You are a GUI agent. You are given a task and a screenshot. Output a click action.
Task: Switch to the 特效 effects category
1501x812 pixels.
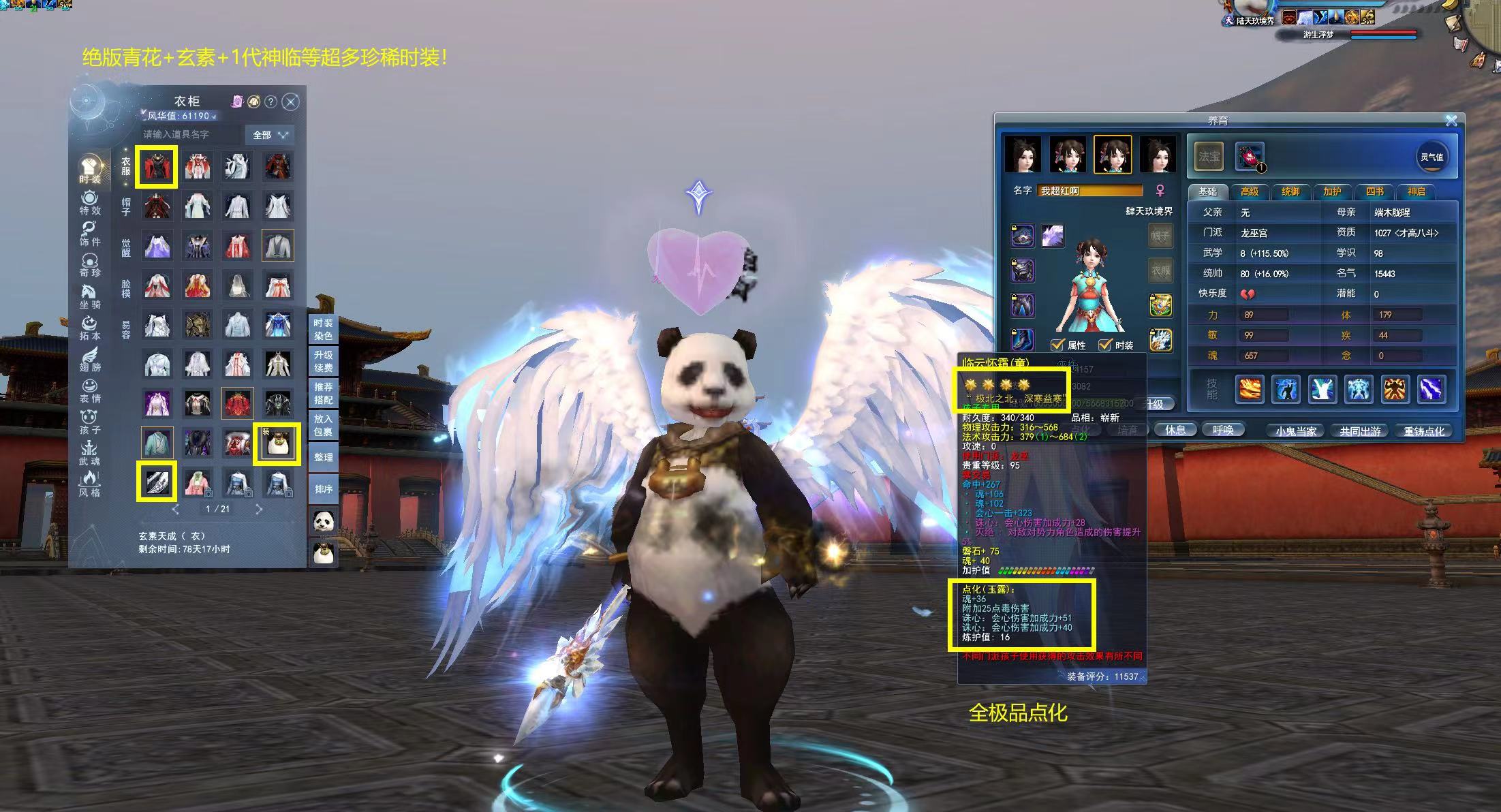89,203
